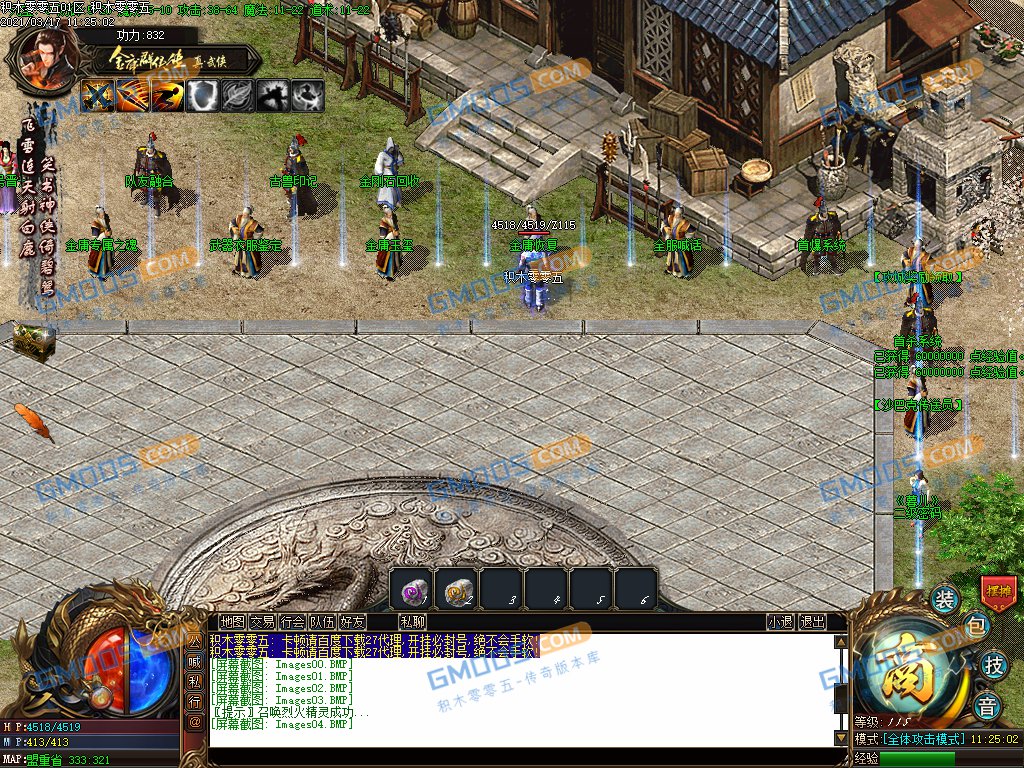Activate the white shield skill icon

[203, 96]
